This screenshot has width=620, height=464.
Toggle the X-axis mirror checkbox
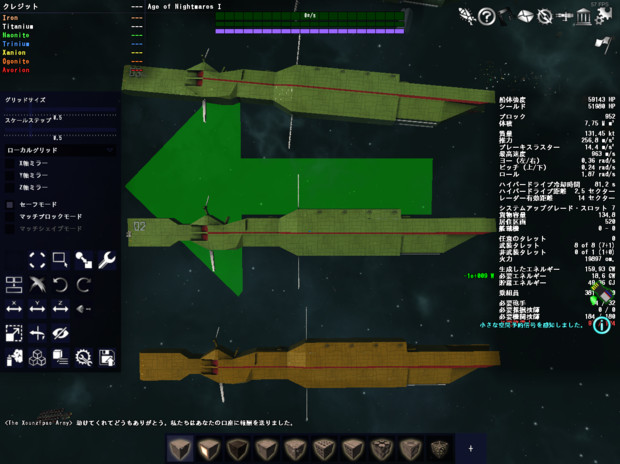tap(11, 161)
